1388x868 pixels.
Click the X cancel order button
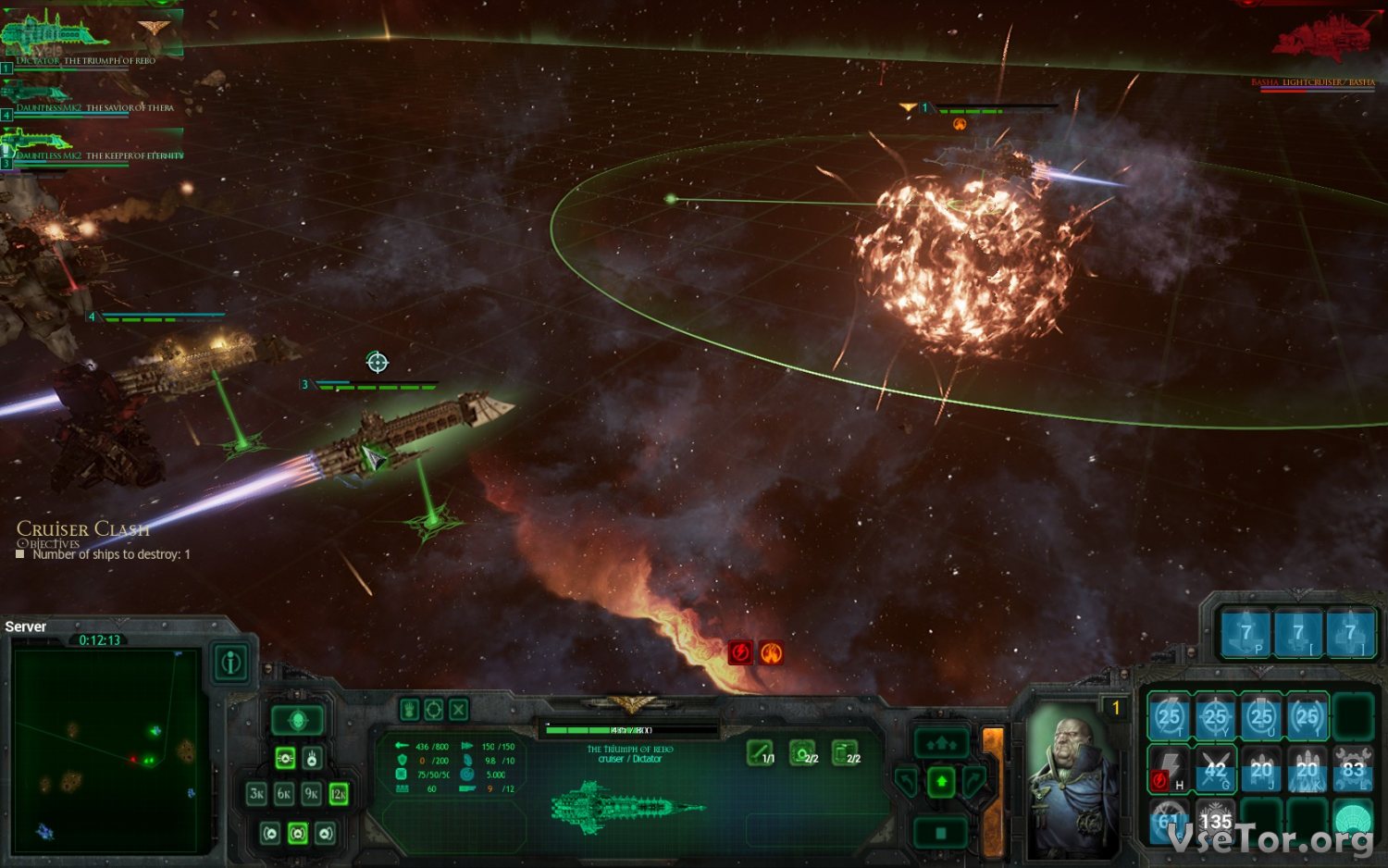click(459, 710)
